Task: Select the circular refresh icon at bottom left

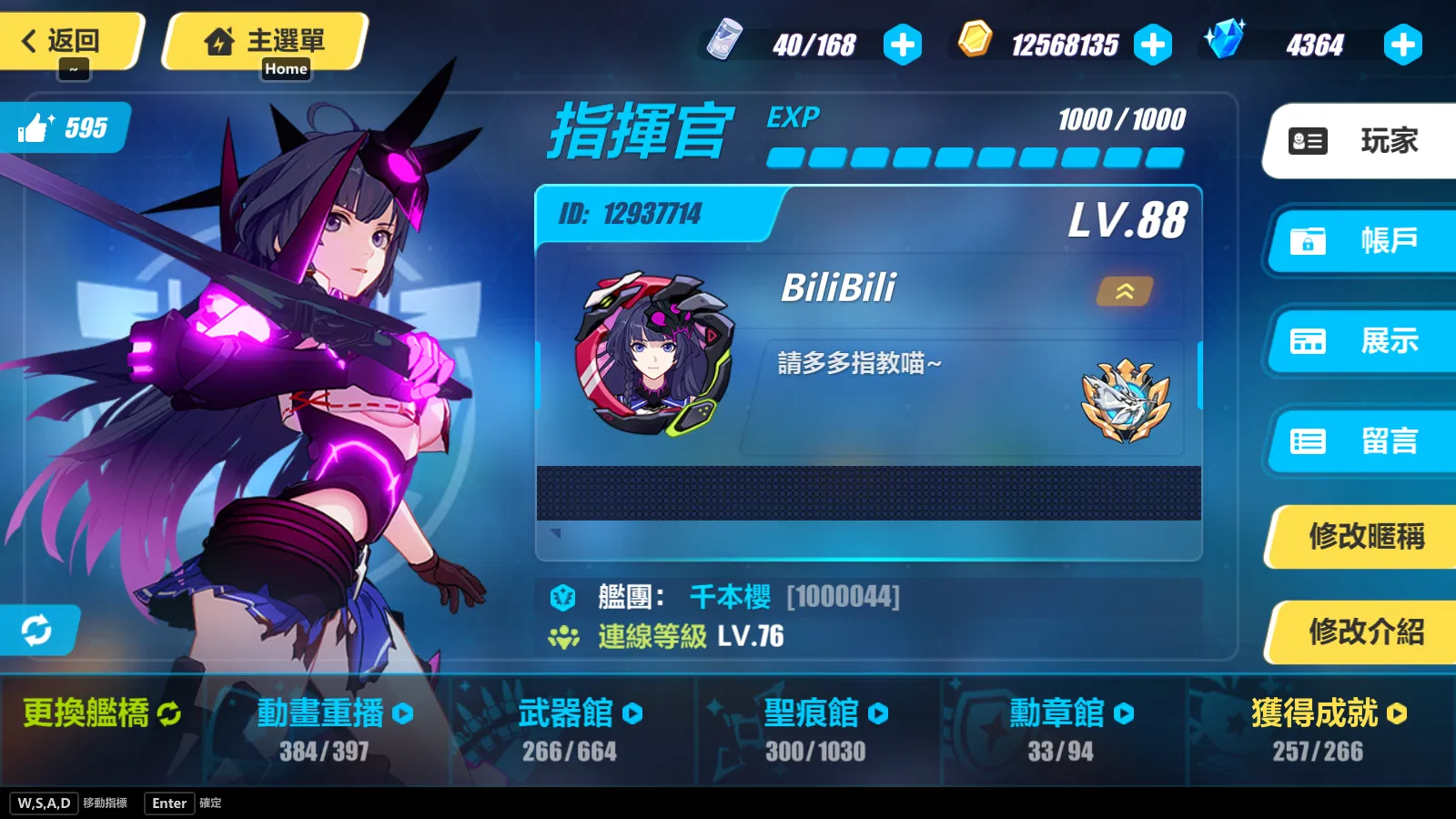Action: pyautogui.click(x=36, y=630)
